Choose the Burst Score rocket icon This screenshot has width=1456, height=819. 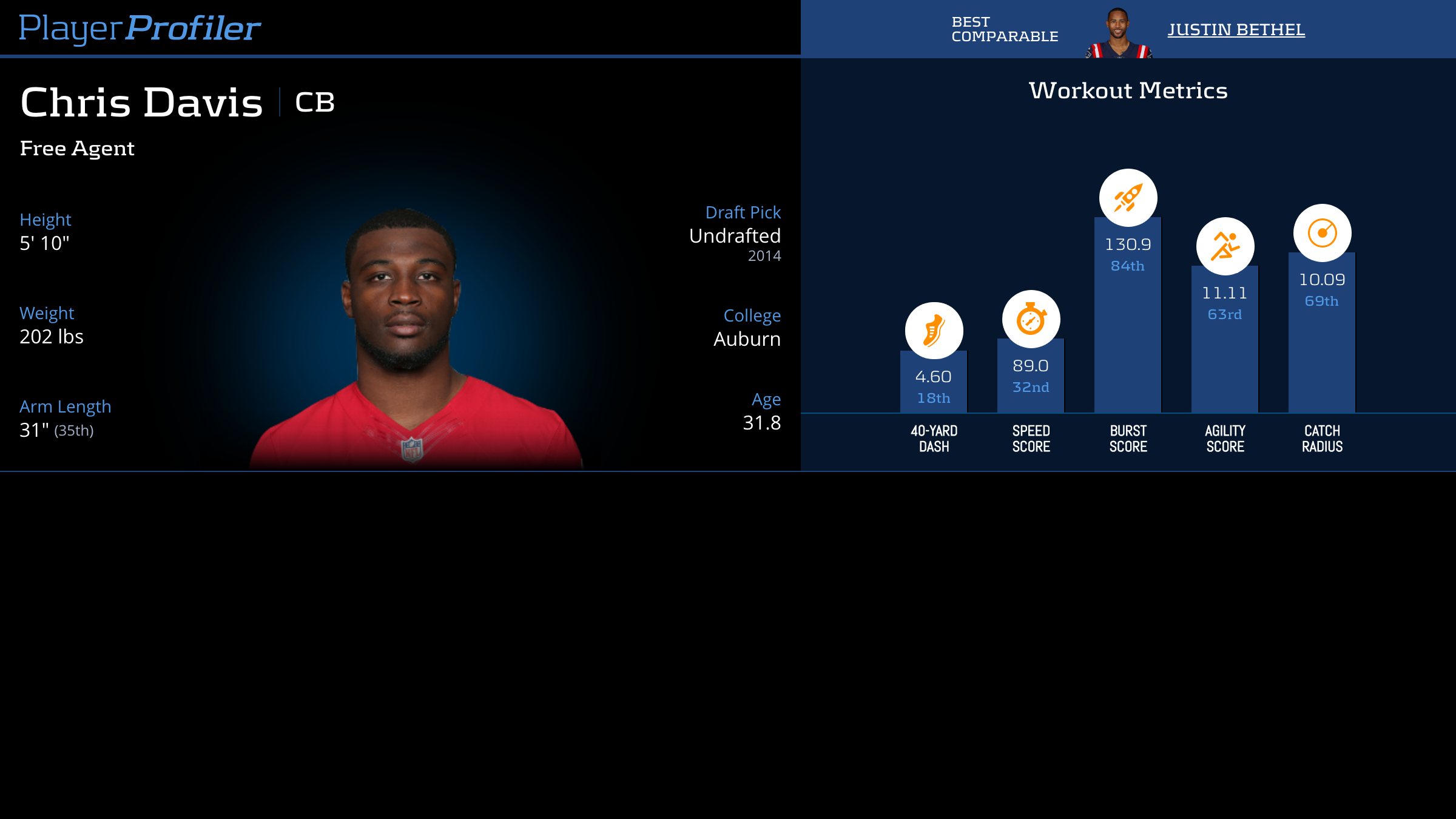tap(1128, 198)
